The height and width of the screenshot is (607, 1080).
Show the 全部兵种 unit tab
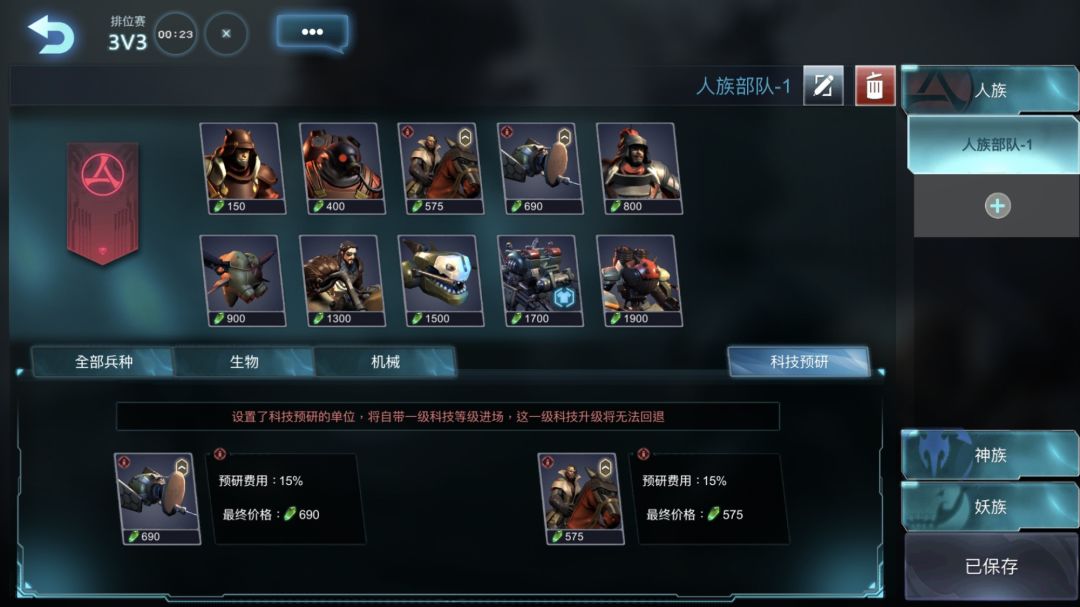104,362
